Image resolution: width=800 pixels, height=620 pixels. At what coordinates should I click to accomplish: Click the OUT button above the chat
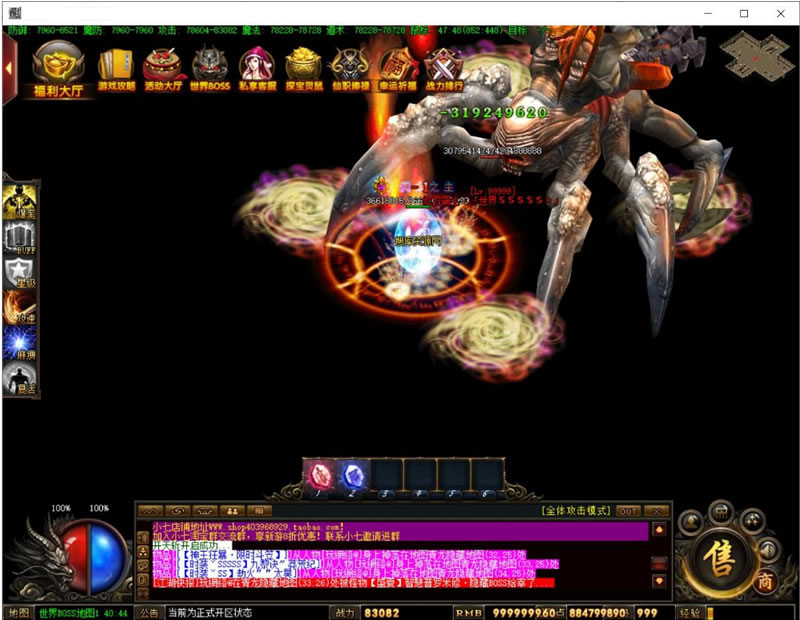(x=628, y=510)
